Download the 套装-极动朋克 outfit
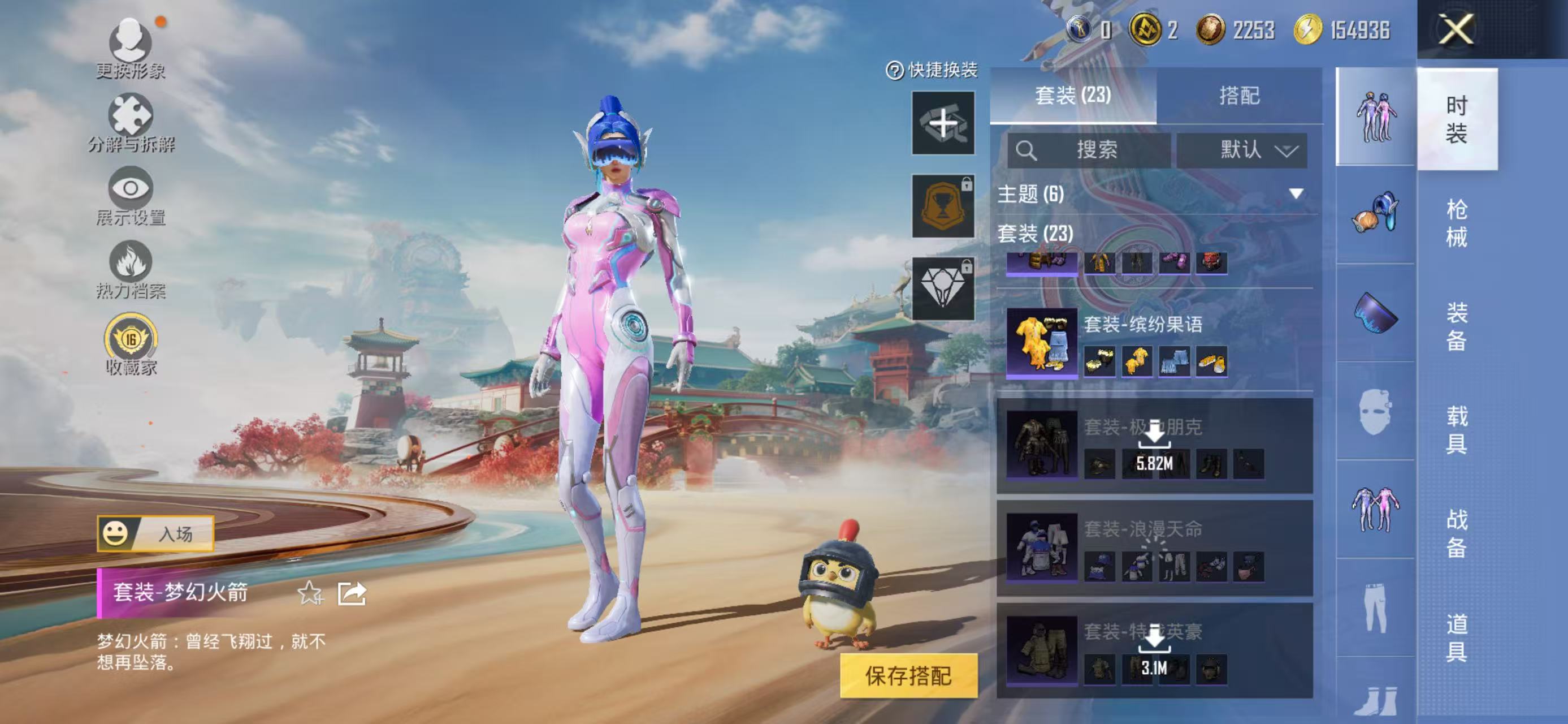The height and width of the screenshot is (724, 1568). [x=1154, y=447]
